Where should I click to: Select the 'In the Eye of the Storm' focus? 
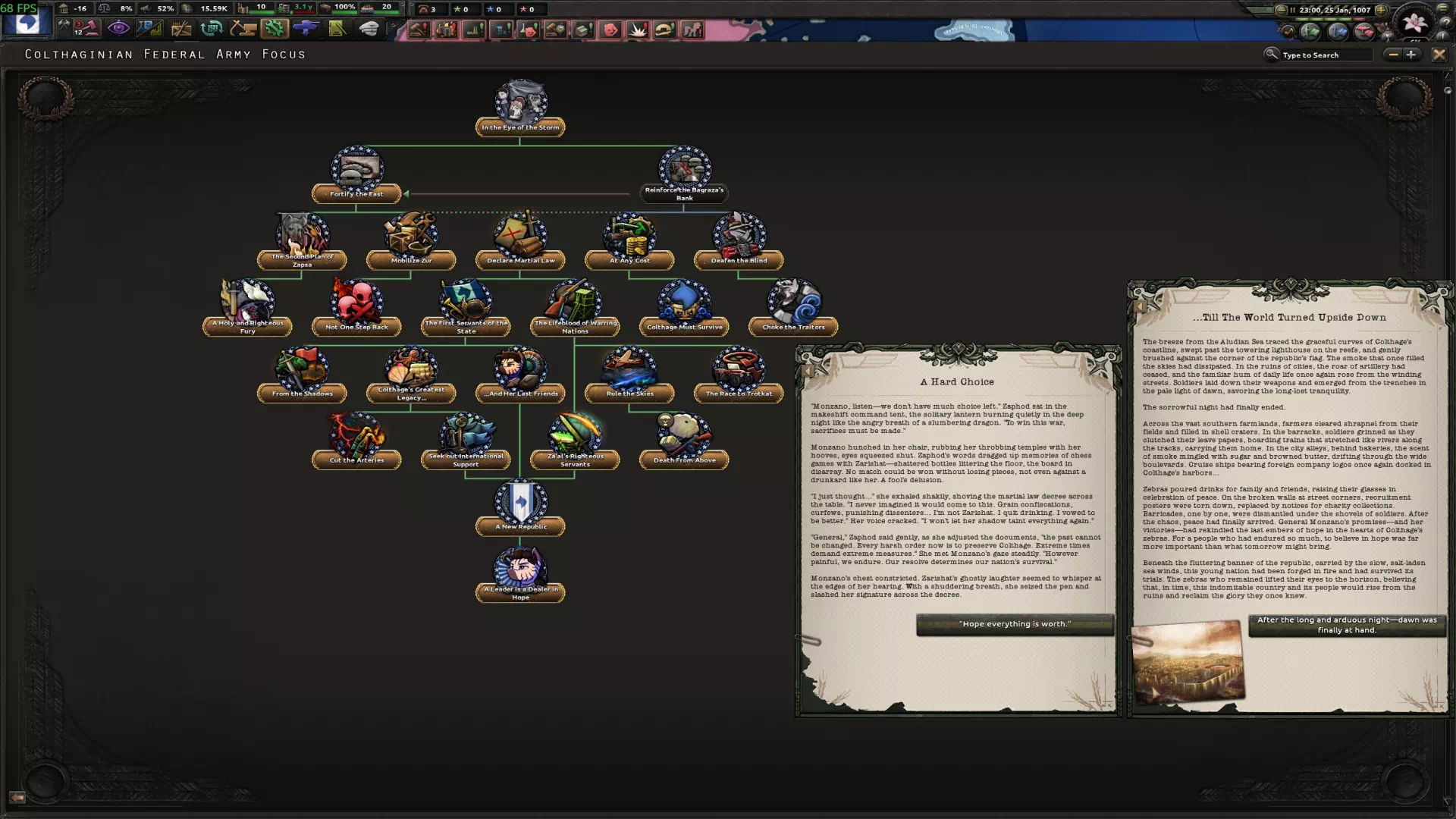(520, 107)
